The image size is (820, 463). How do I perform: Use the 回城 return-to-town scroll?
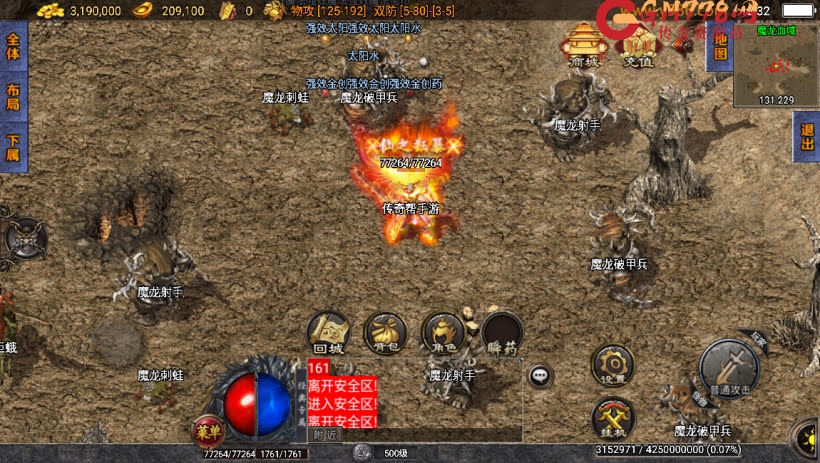328,332
